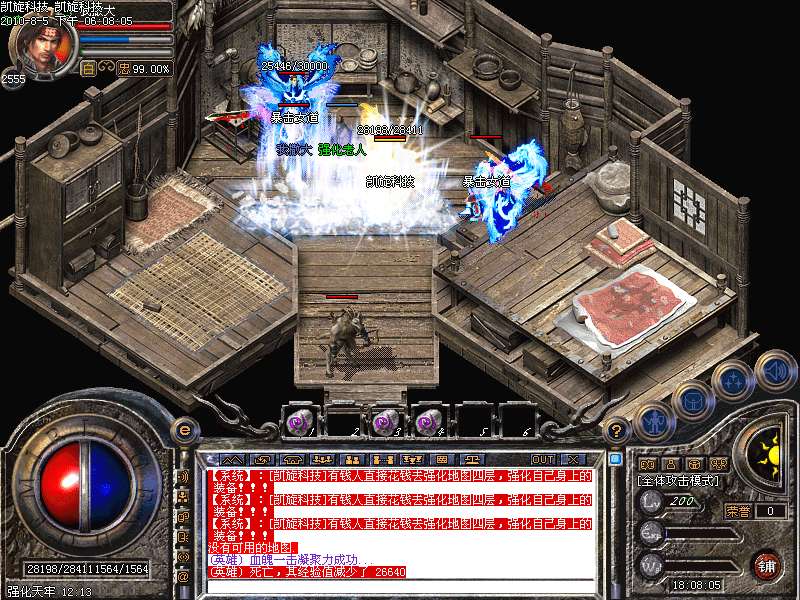
Task: Close the chat toolbar with X button
Action: tap(573, 459)
